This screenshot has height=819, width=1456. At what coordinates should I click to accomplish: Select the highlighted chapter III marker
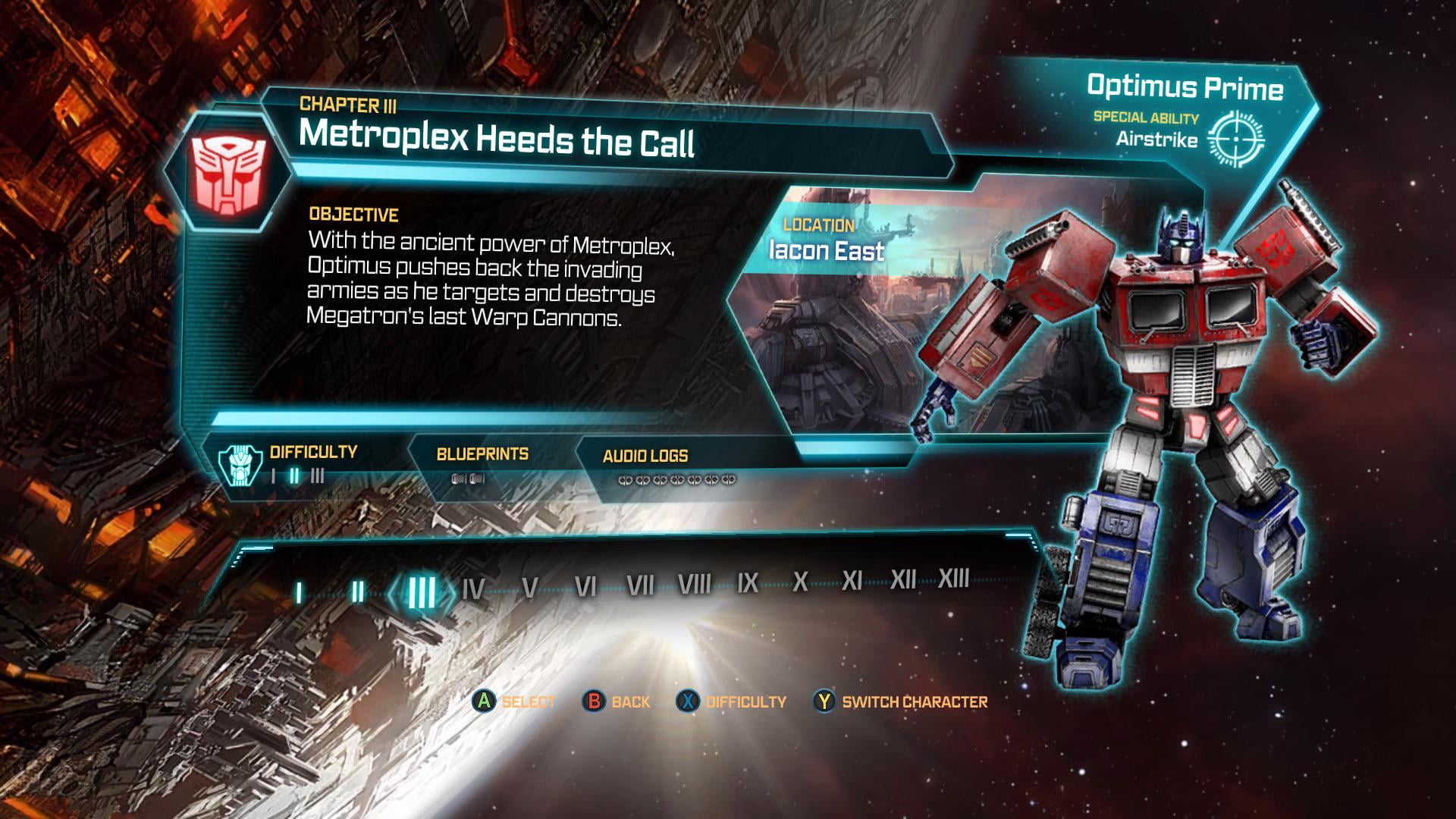(422, 591)
